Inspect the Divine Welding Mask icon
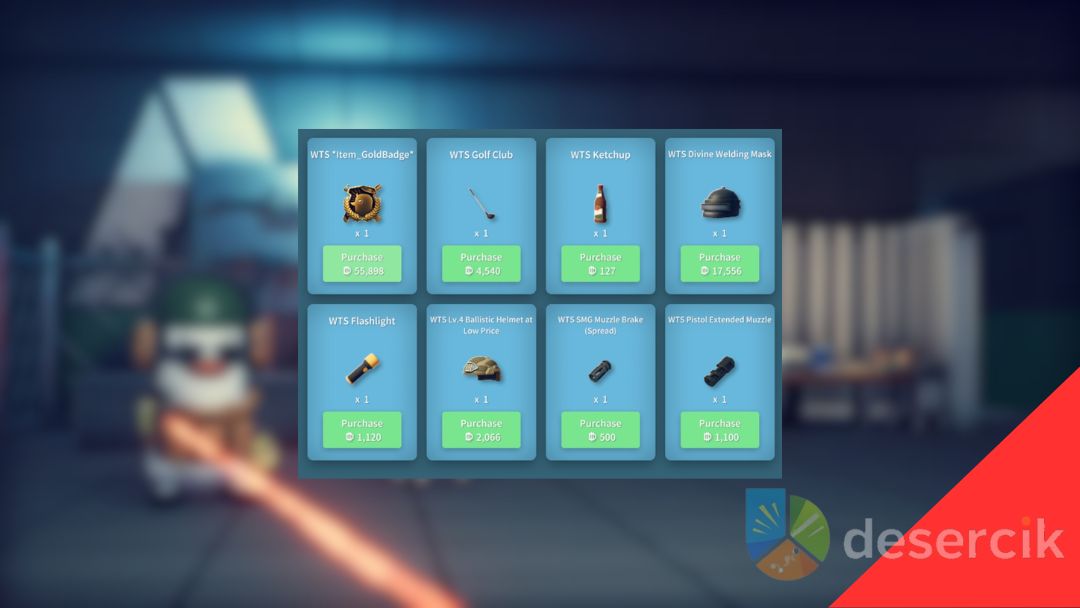The height and width of the screenshot is (608, 1080). (x=720, y=203)
